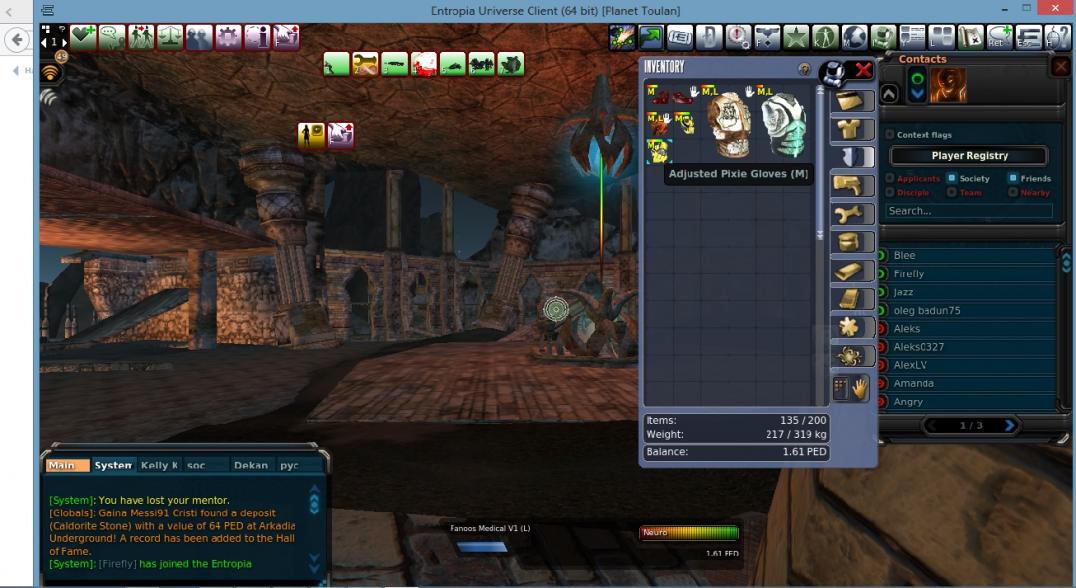Enable the Context flags checkbox
The height and width of the screenshot is (588, 1076).
(x=890, y=135)
